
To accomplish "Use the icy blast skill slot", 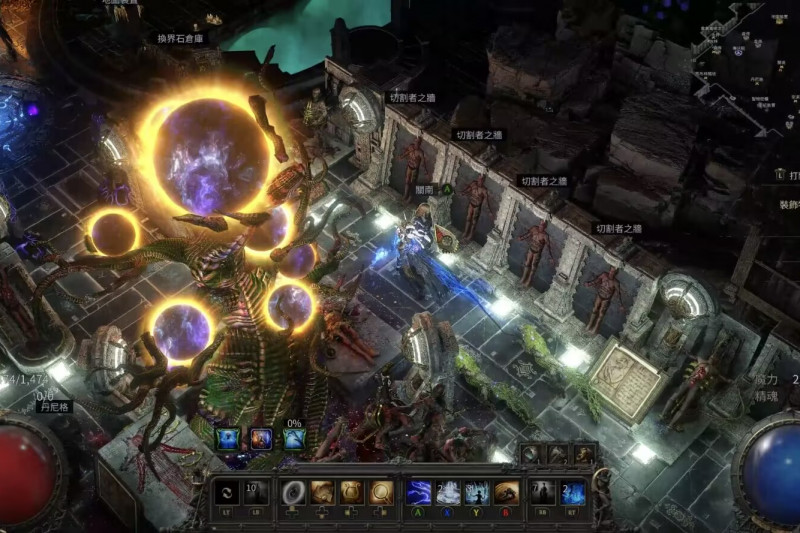I will (449, 492).
